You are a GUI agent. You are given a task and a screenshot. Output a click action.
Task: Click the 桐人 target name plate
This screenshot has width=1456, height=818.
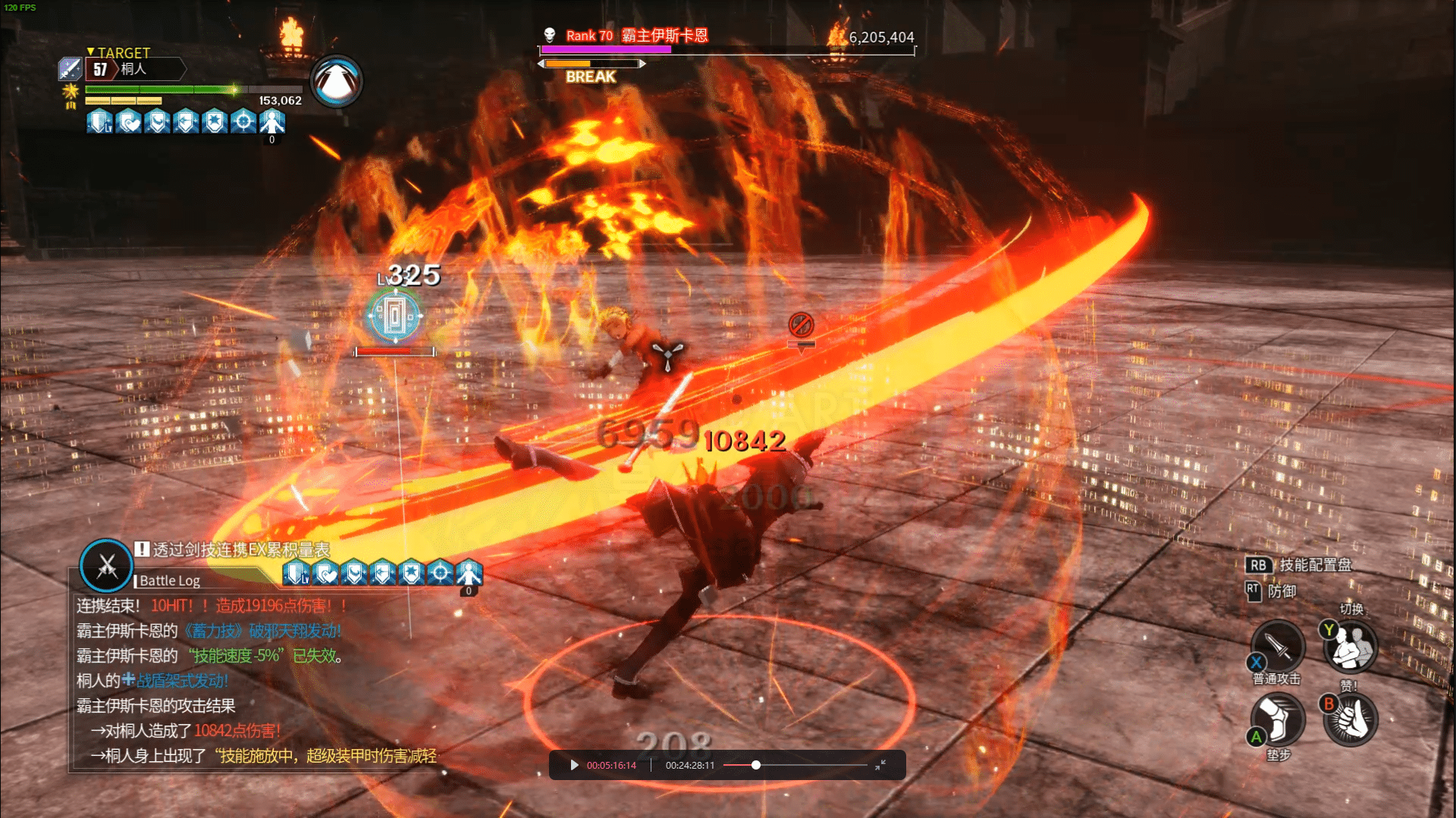tap(133, 69)
